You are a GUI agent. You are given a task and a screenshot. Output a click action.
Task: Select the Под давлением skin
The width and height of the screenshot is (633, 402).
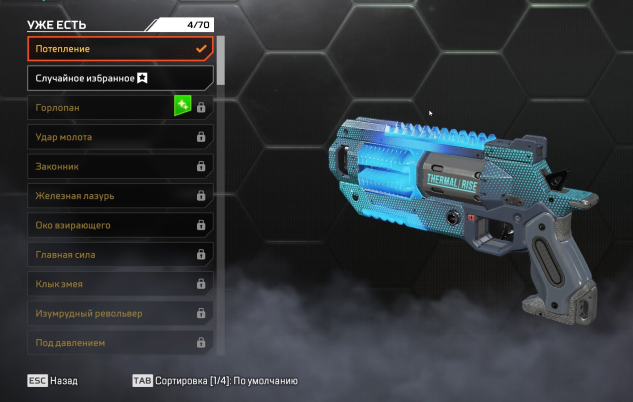[x=119, y=342]
